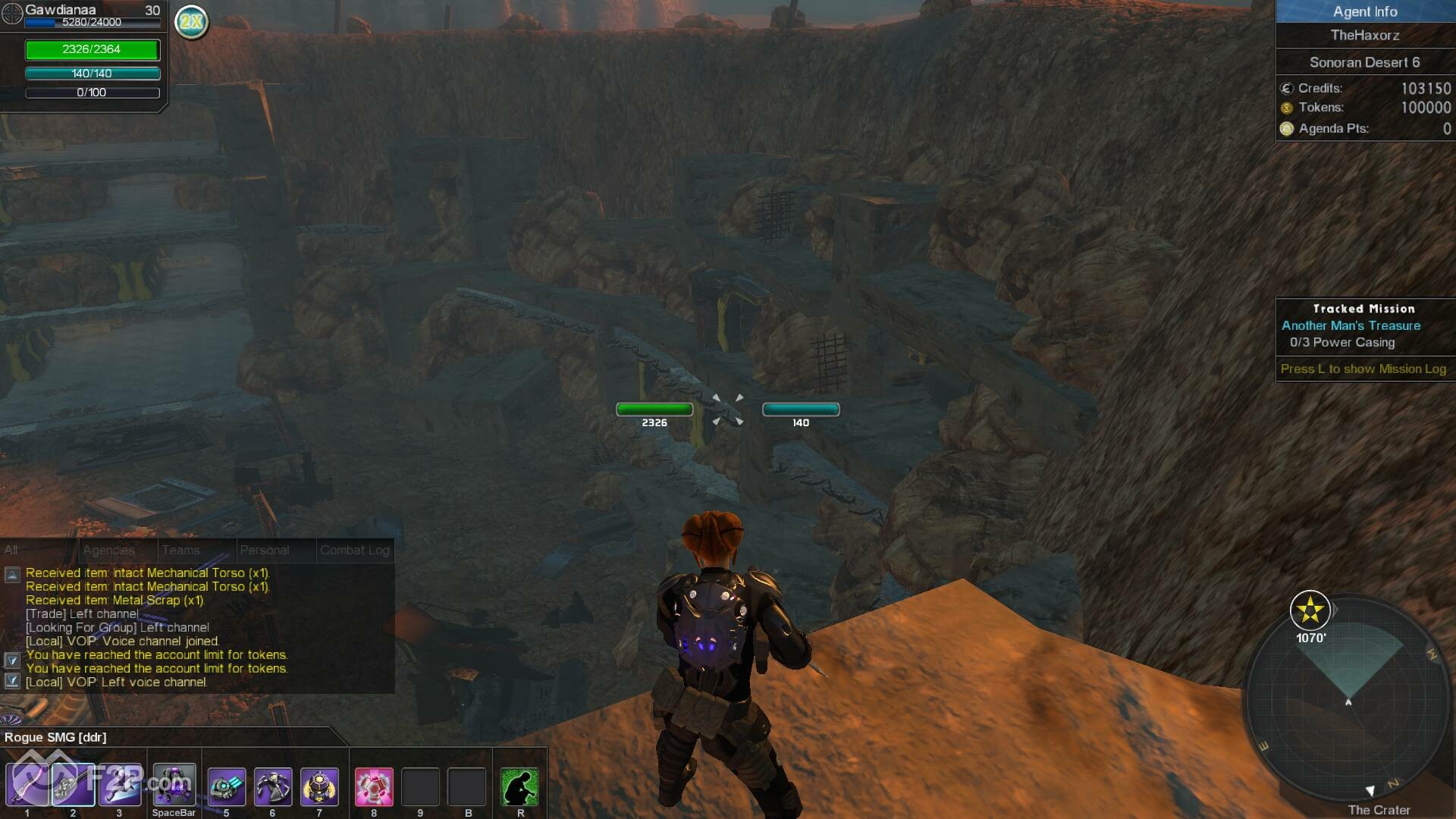Activate the sprint dash ability in slot 3

tap(120, 785)
